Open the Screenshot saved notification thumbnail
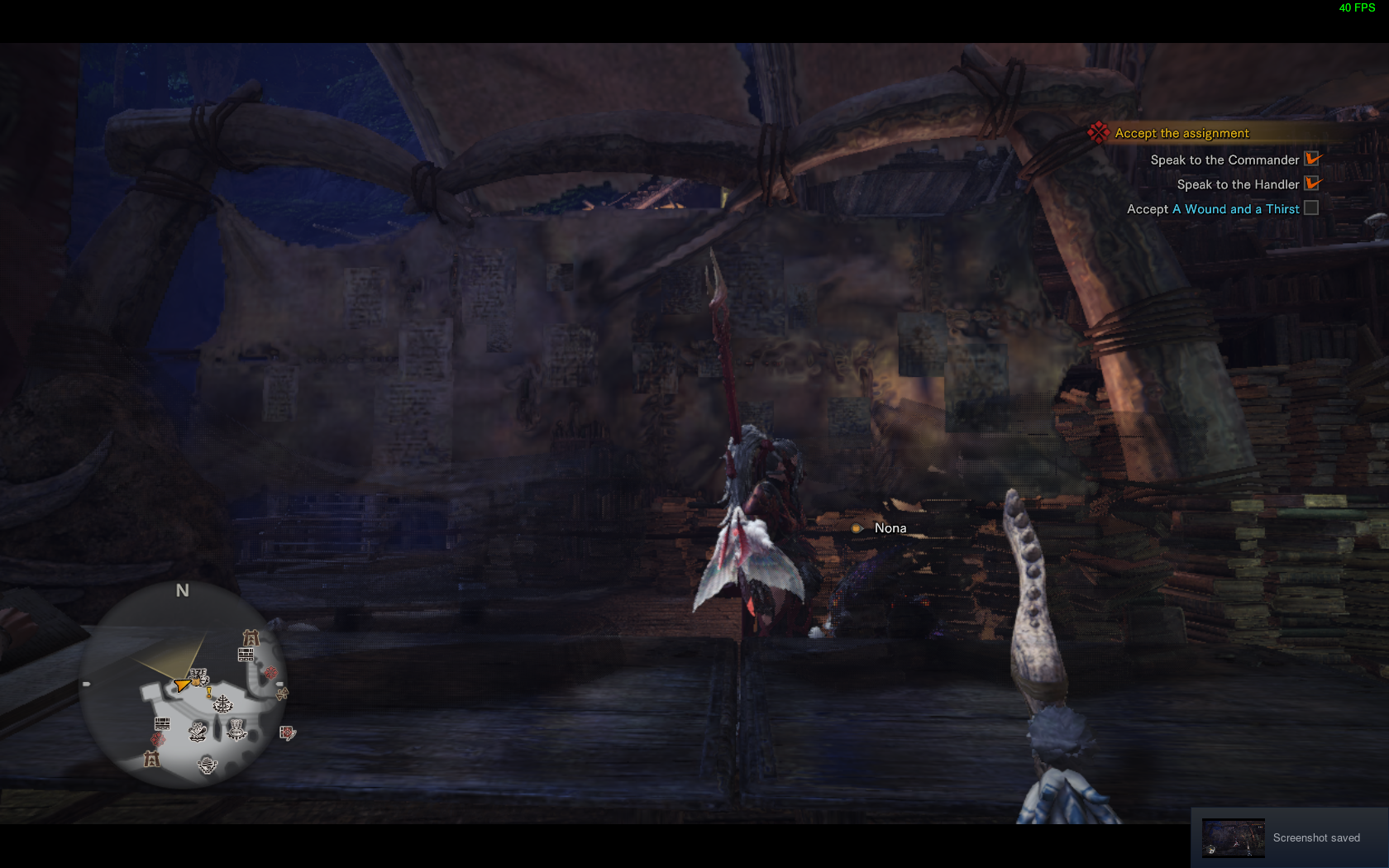The height and width of the screenshot is (868, 1389). [x=1233, y=837]
